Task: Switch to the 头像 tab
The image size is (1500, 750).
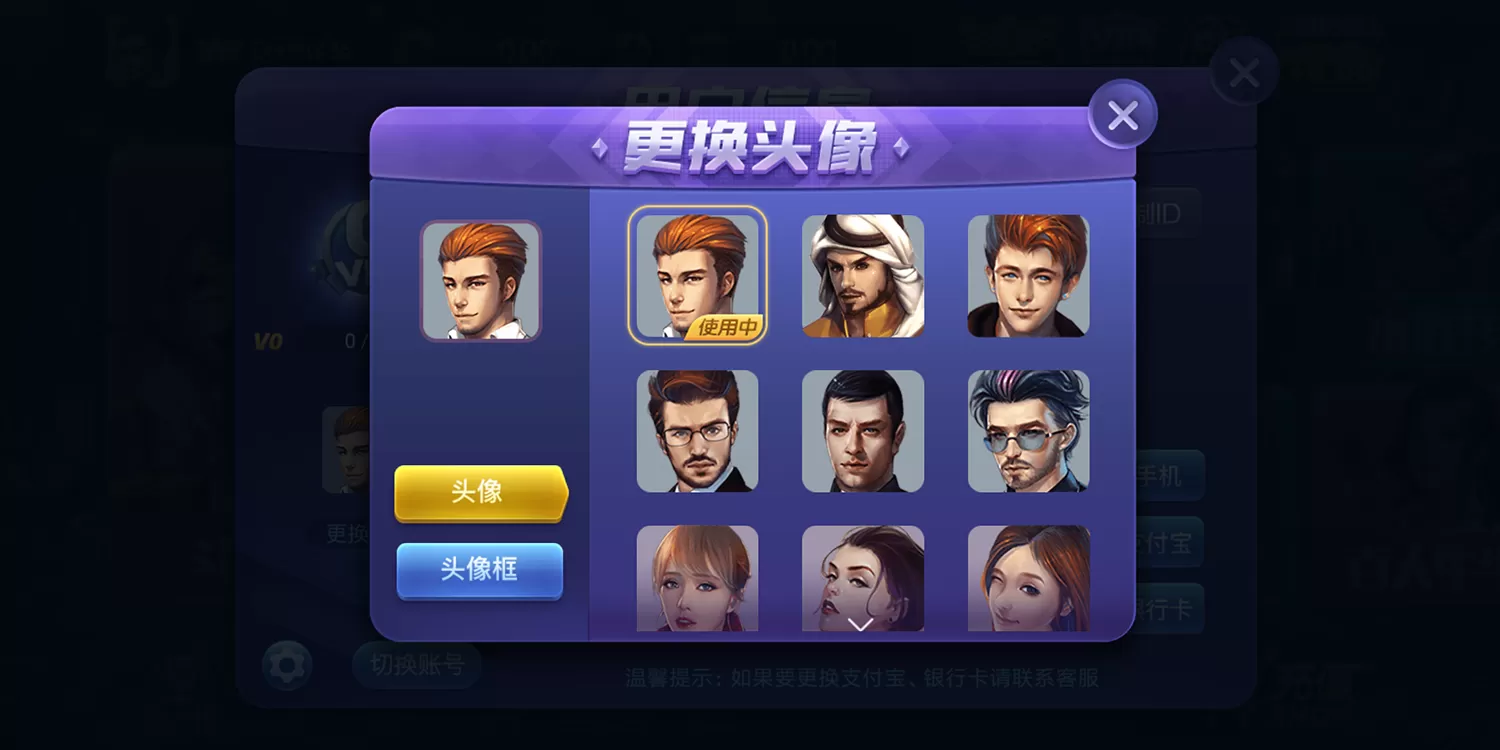Action: tap(480, 494)
